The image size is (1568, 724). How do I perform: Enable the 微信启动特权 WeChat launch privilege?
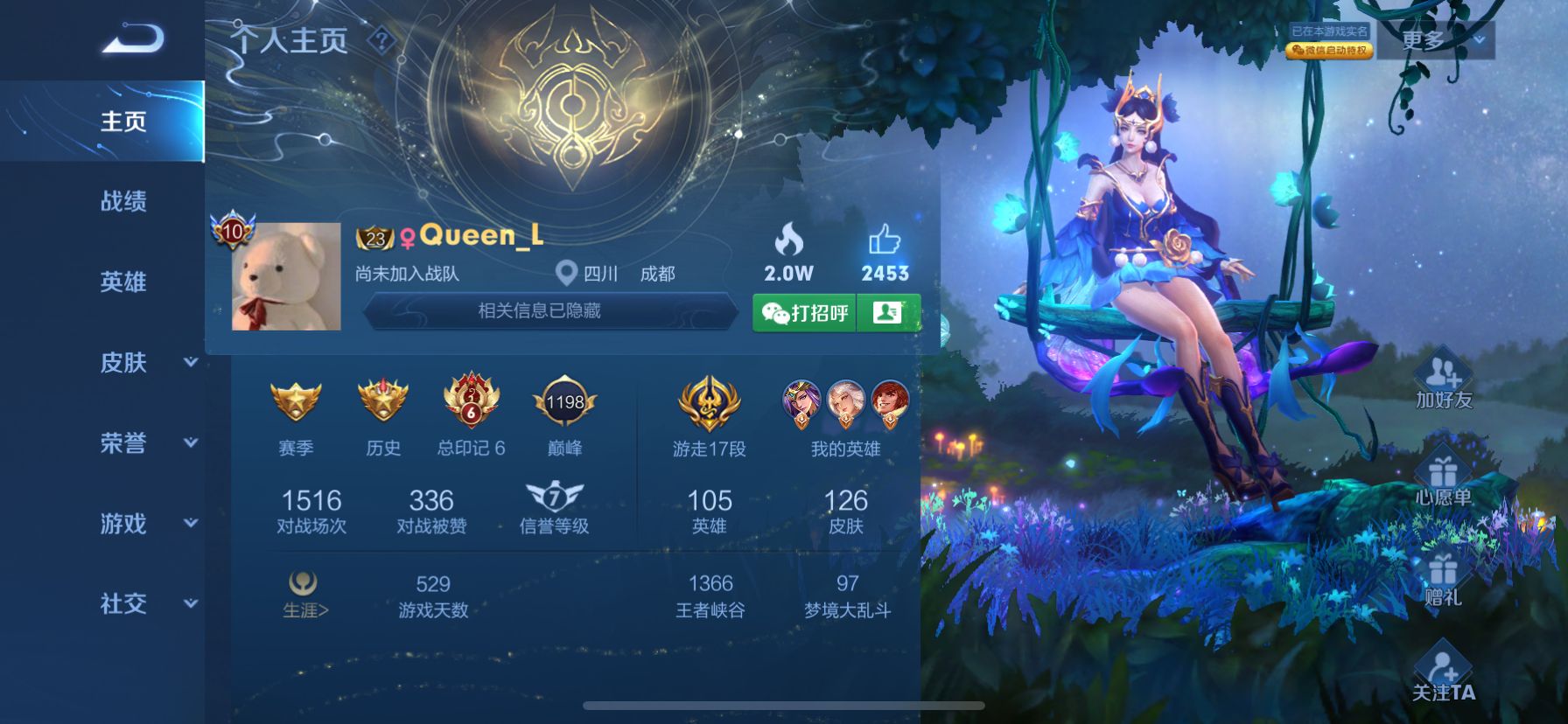click(1328, 50)
